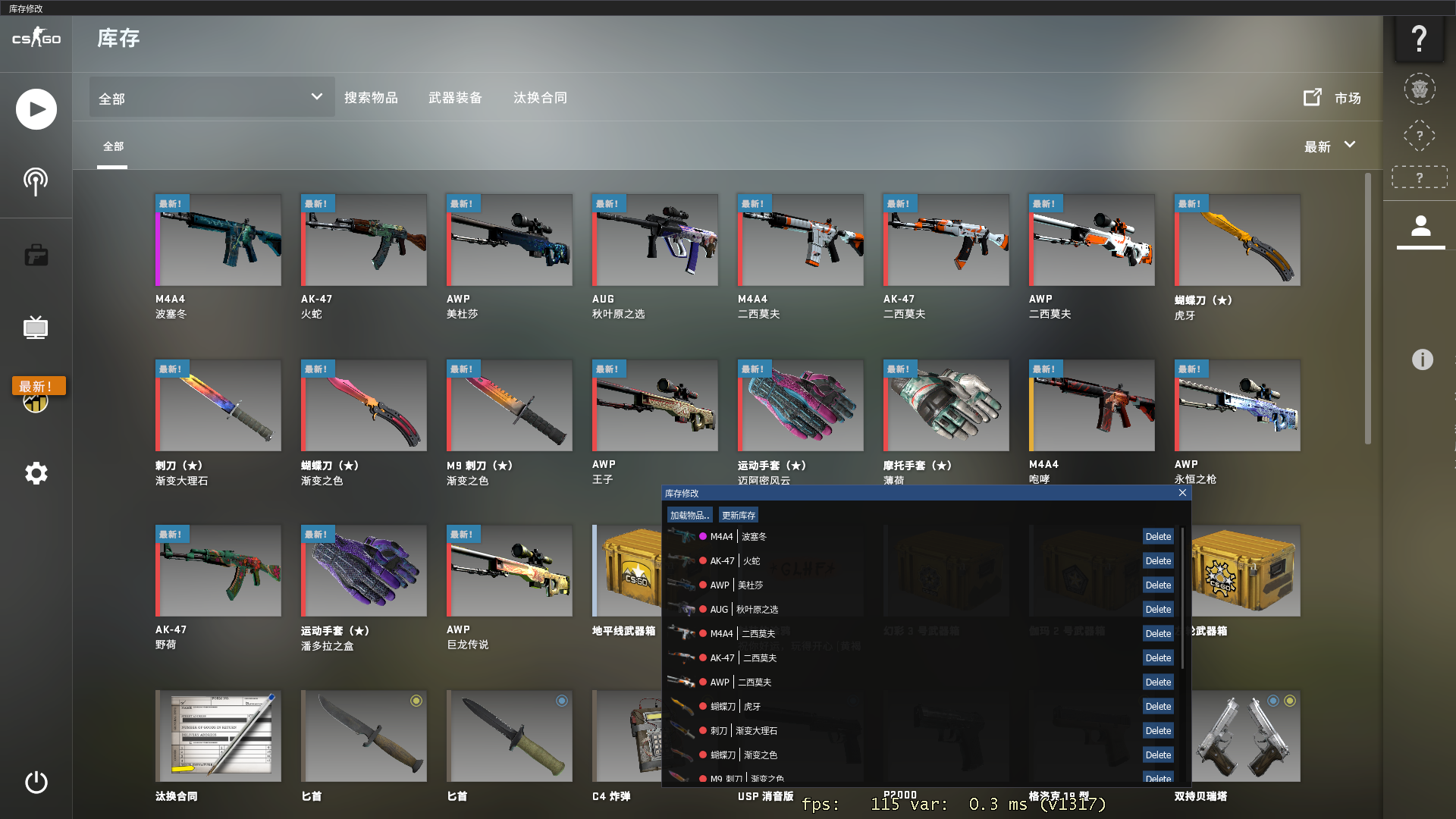Open the 加载物品.. menu in the mod window
The height and width of the screenshot is (819, 1456).
coord(689,514)
